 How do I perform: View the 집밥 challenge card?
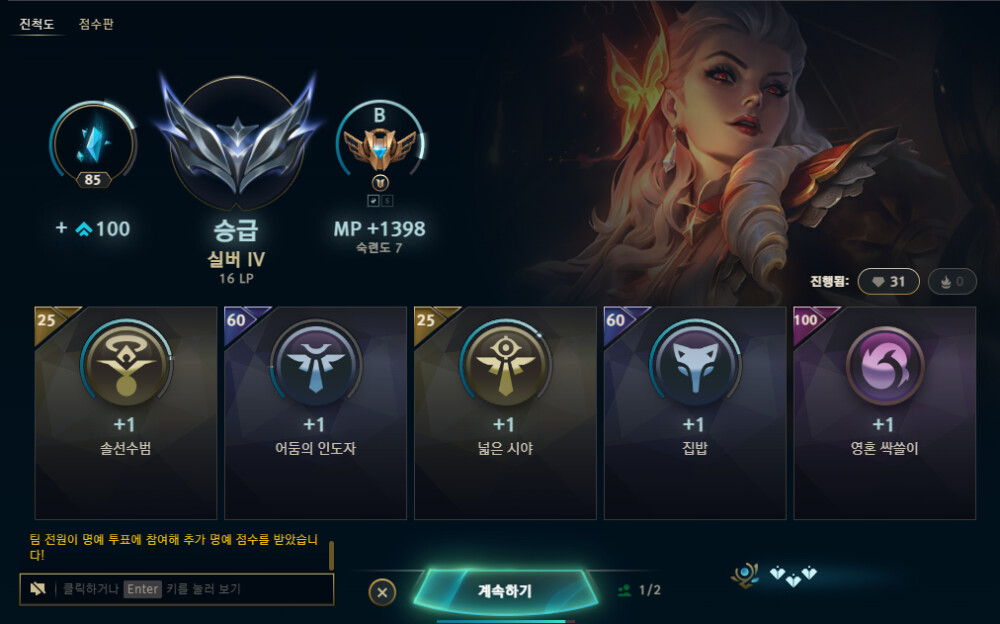pos(694,412)
